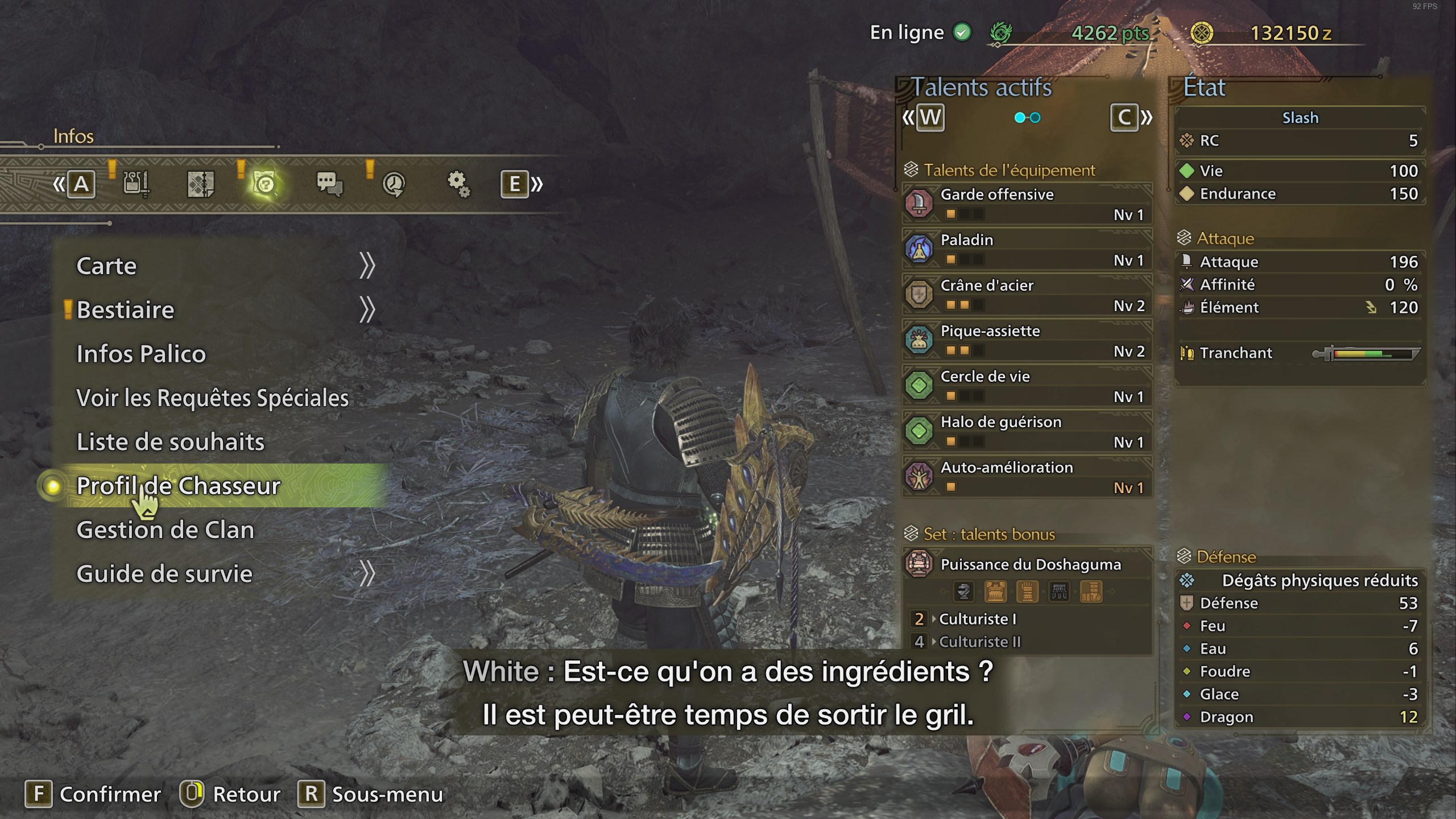Viewport: 1456px width, 819px height.
Task: Select the Pique-assiette talent icon
Action: point(920,340)
